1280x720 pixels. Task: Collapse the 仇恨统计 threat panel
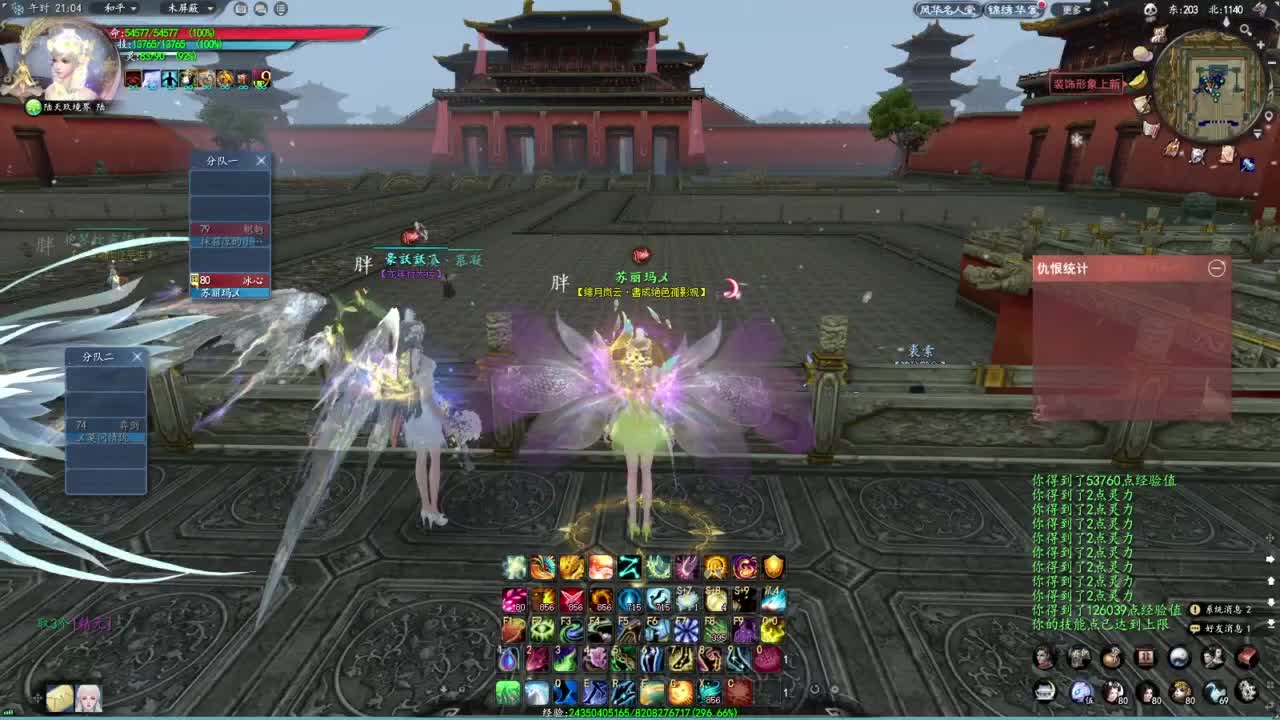[x=1218, y=268]
